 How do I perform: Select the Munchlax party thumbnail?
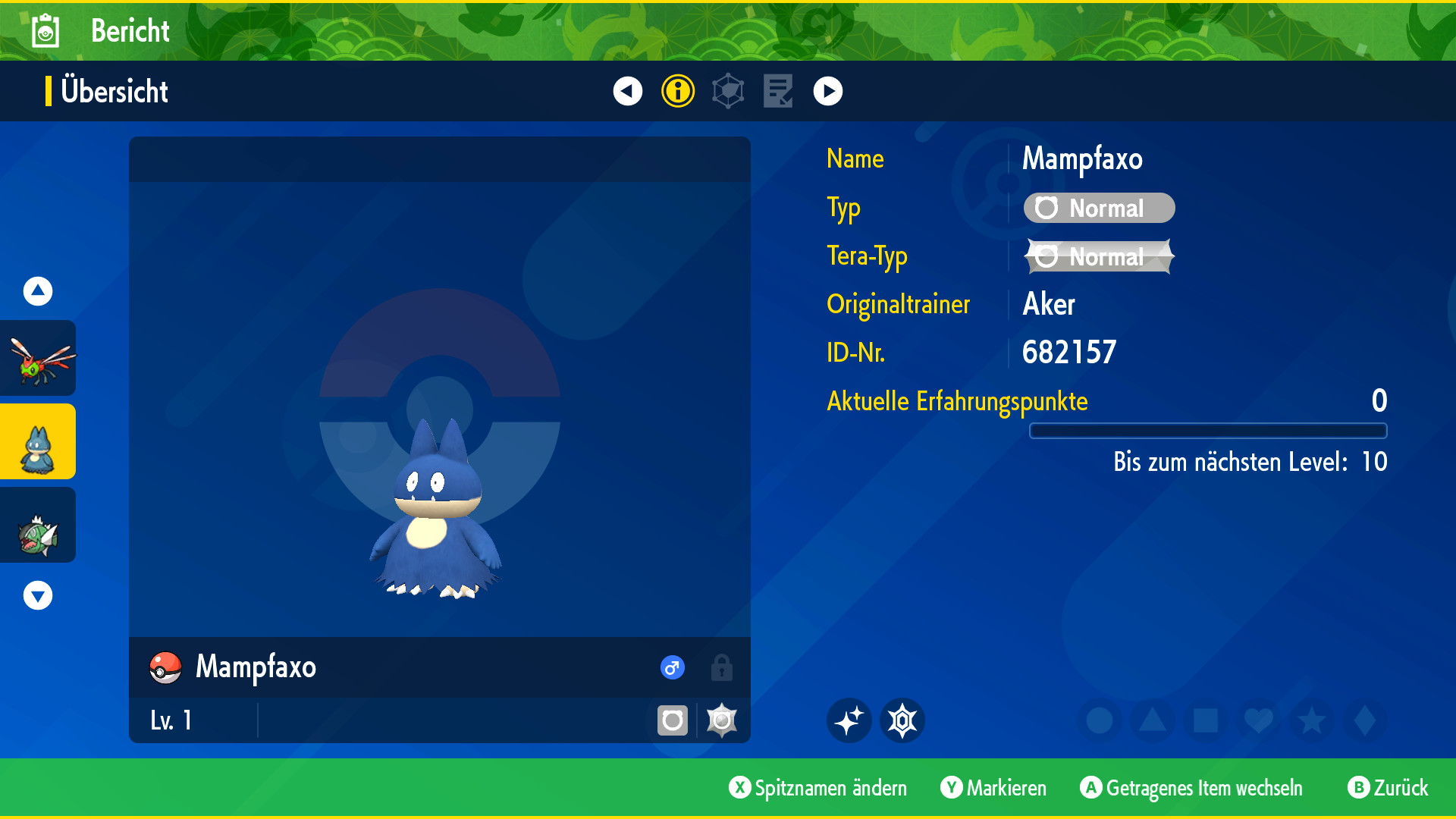tap(38, 442)
